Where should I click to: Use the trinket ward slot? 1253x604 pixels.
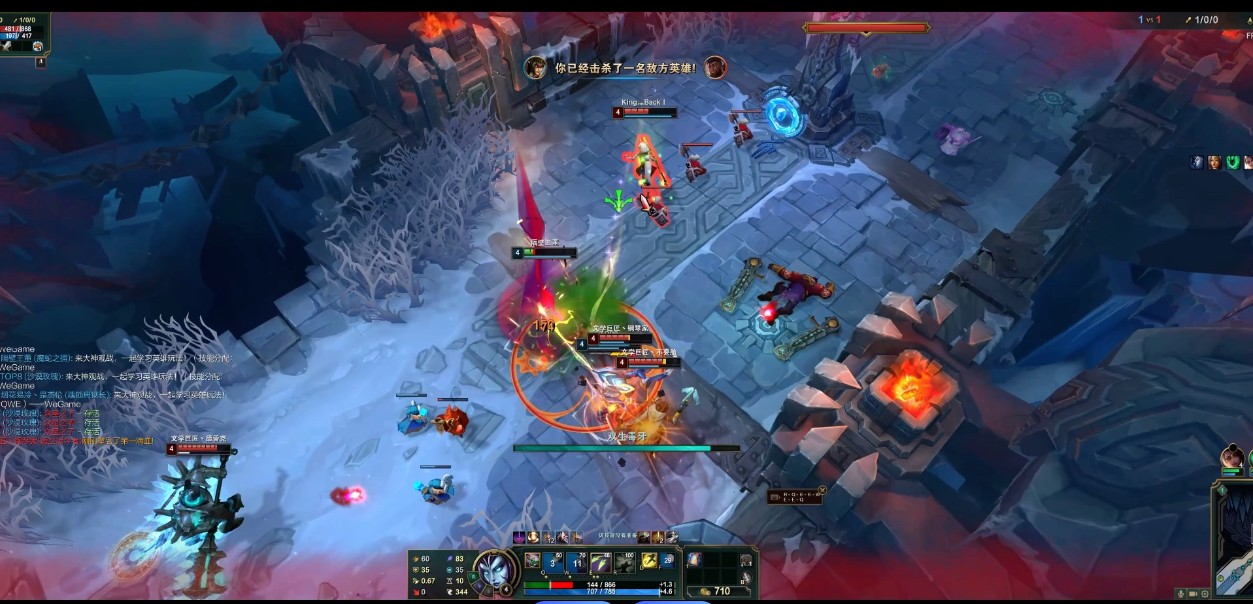(746, 560)
